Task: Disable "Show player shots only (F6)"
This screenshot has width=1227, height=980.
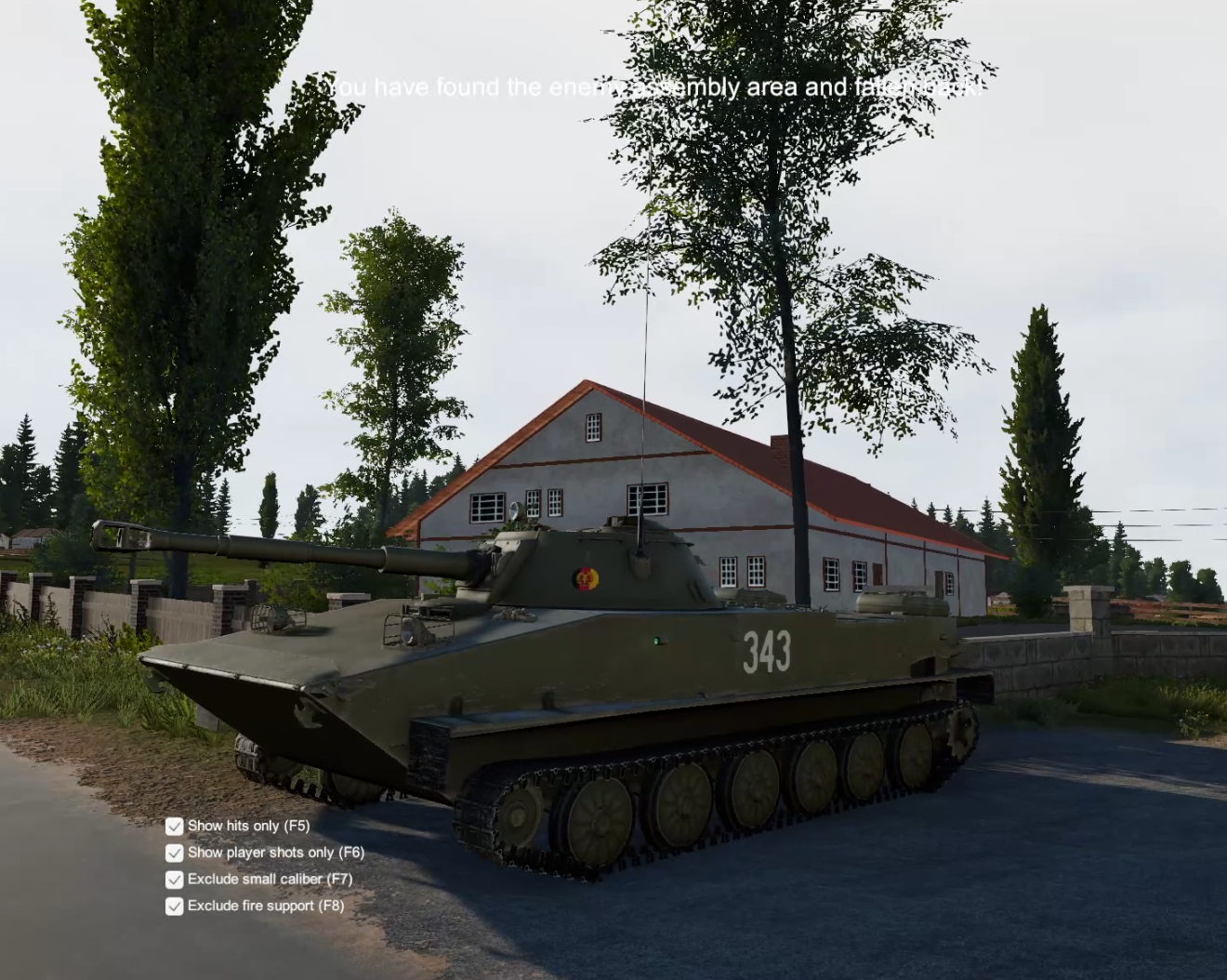Action: (174, 852)
